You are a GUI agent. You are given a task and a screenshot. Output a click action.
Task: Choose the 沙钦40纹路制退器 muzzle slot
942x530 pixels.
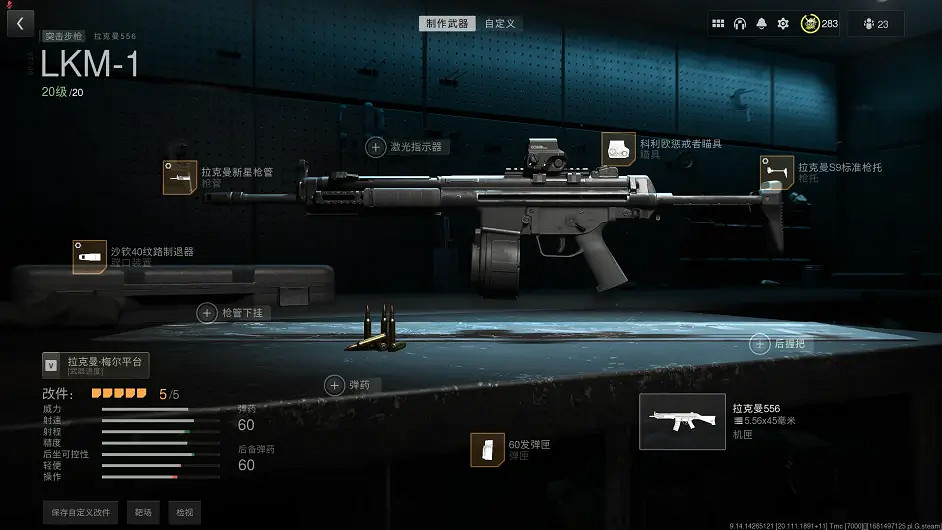click(89, 257)
